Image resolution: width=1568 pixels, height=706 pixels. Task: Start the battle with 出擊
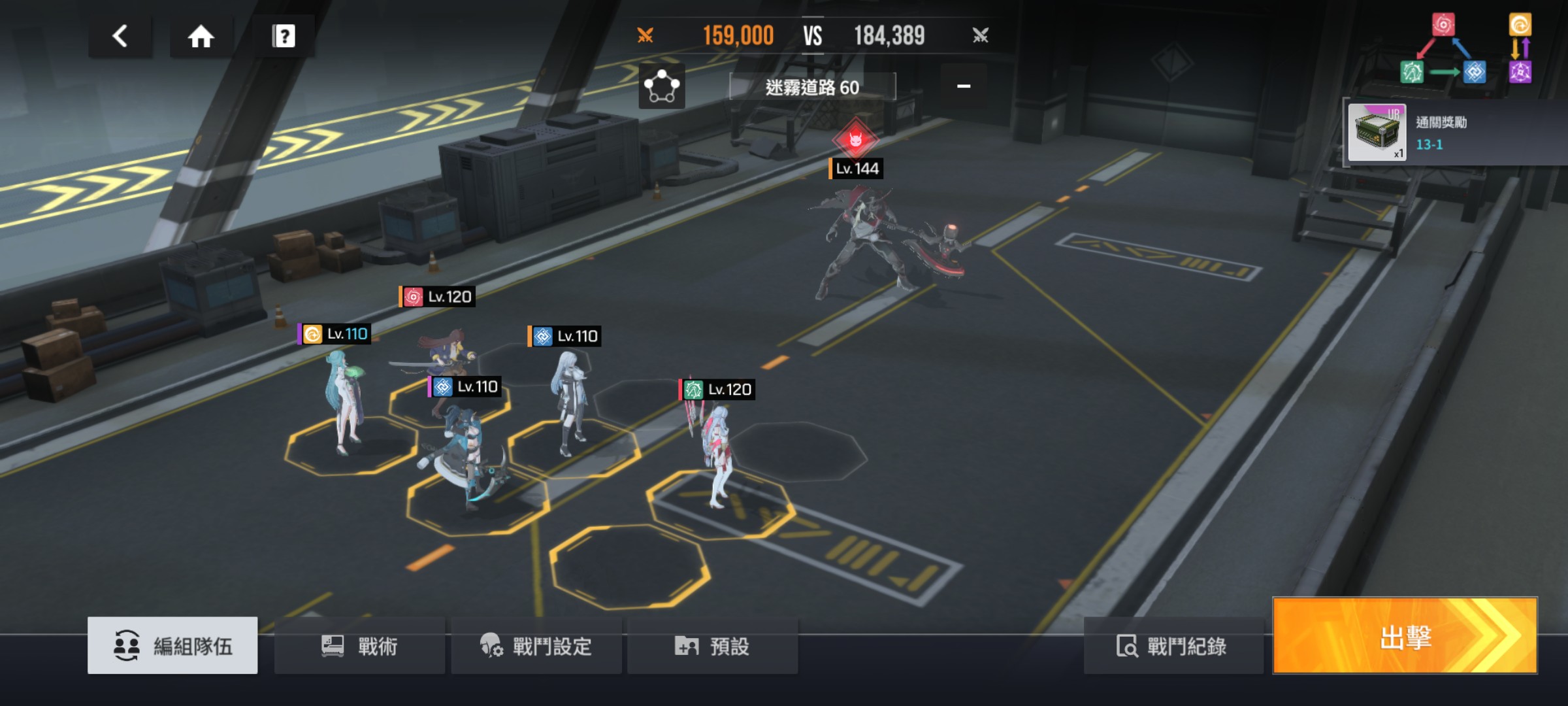coord(1405,636)
